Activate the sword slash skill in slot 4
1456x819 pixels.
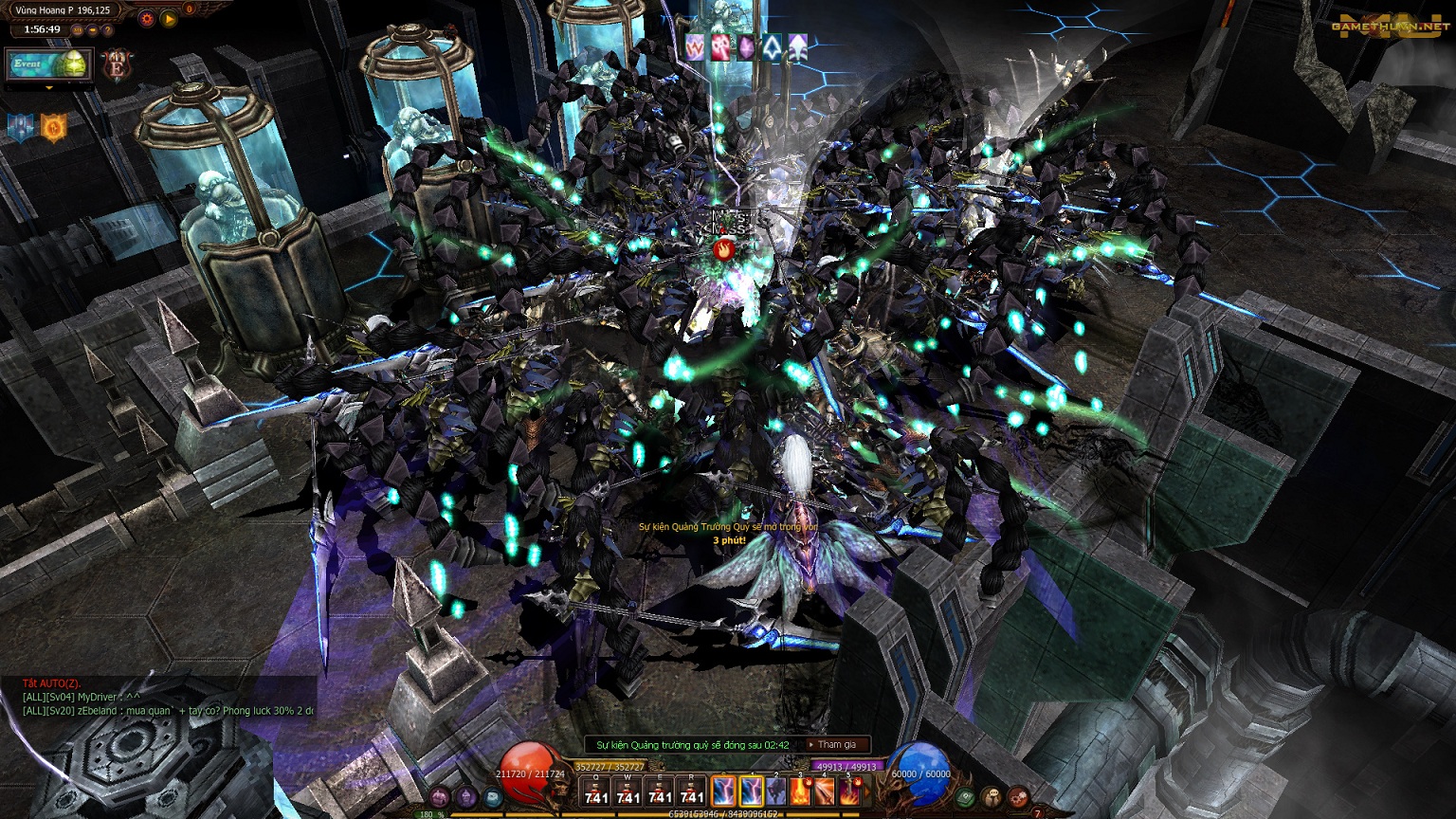826,791
